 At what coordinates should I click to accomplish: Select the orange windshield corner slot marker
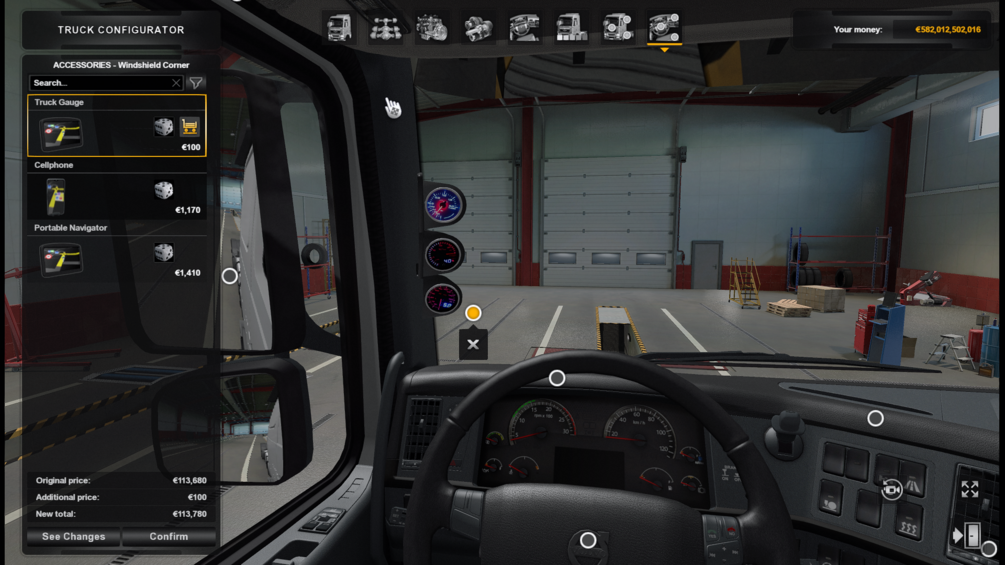[x=473, y=313]
